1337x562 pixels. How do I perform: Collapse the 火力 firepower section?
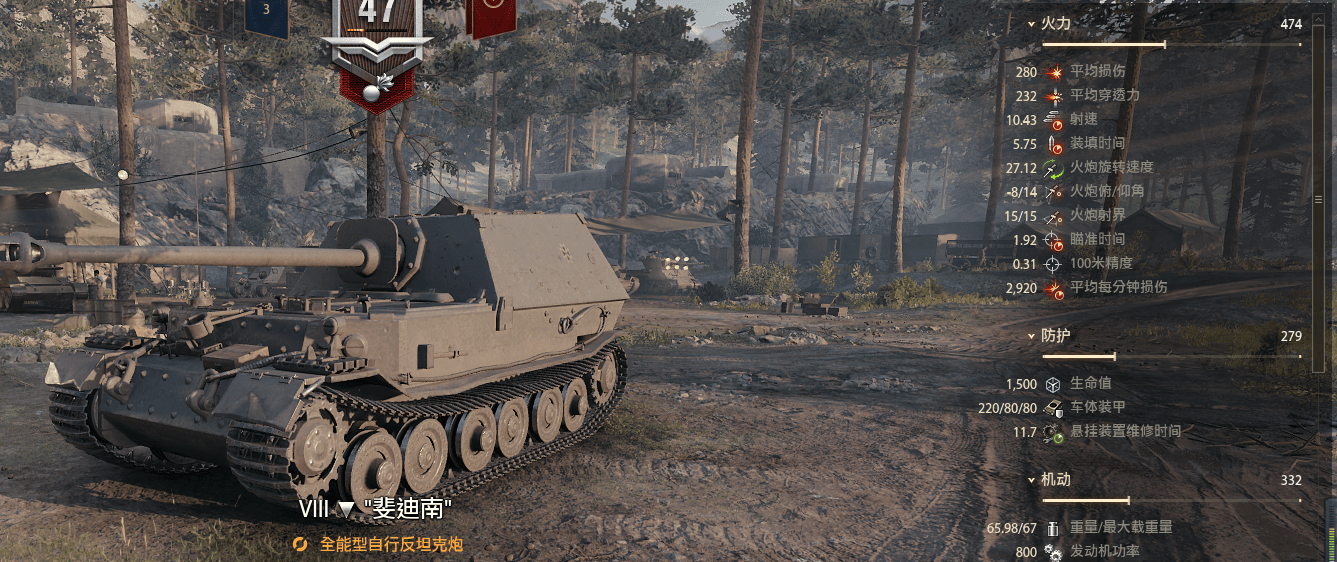(x=1032, y=24)
